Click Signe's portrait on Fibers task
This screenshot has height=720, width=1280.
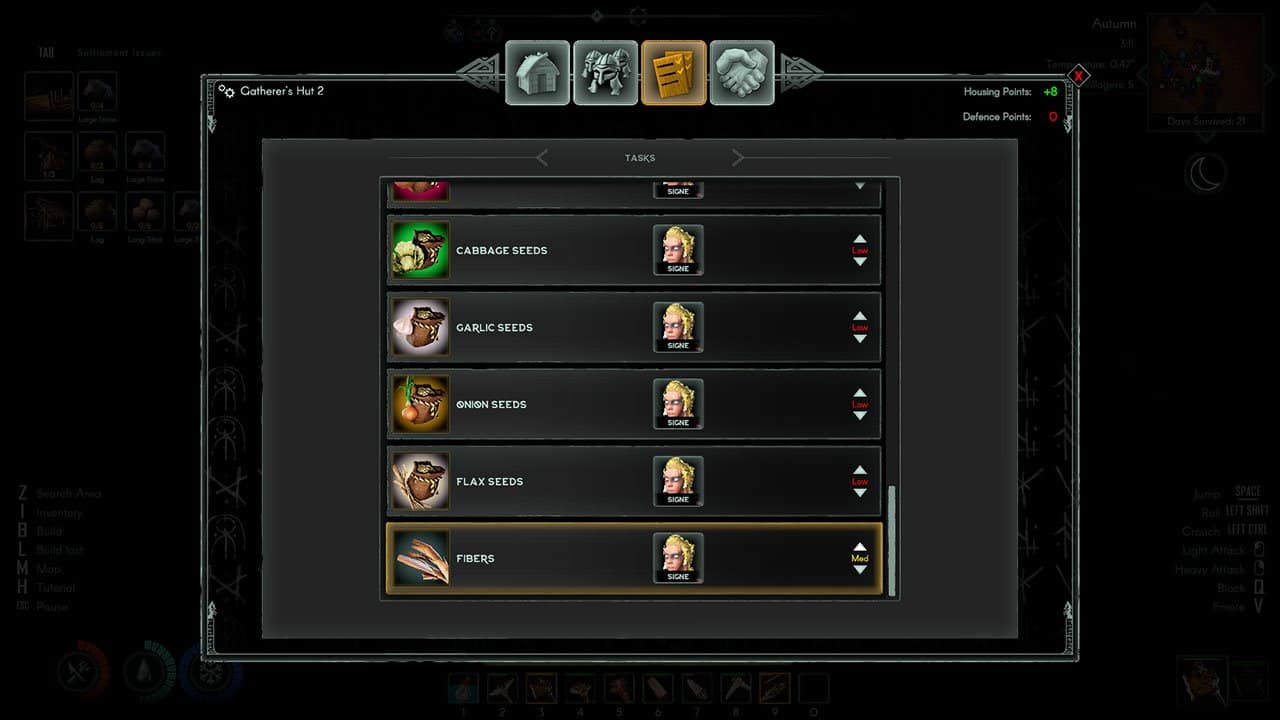678,556
